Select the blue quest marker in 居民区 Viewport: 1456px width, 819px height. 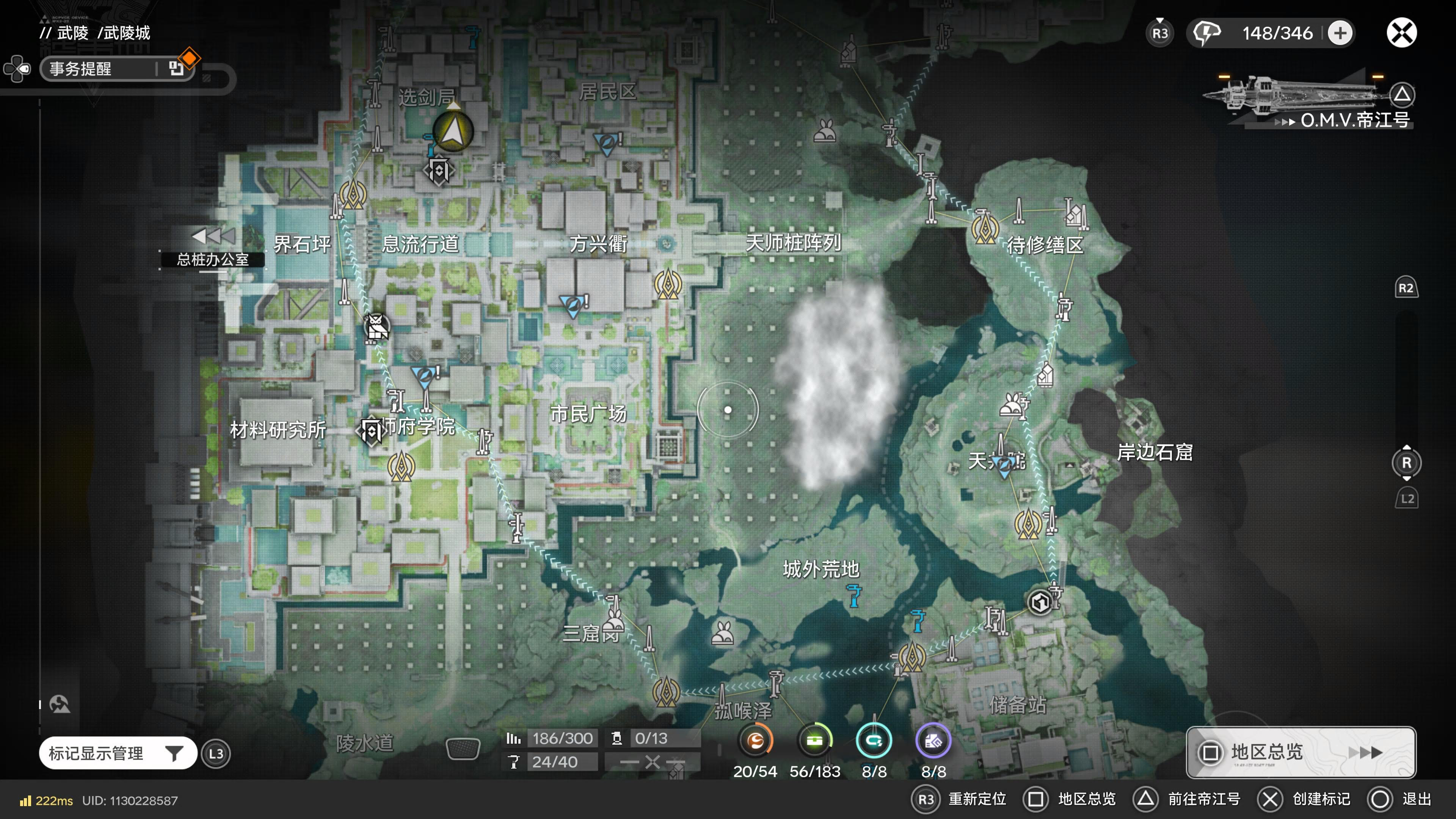click(607, 143)
